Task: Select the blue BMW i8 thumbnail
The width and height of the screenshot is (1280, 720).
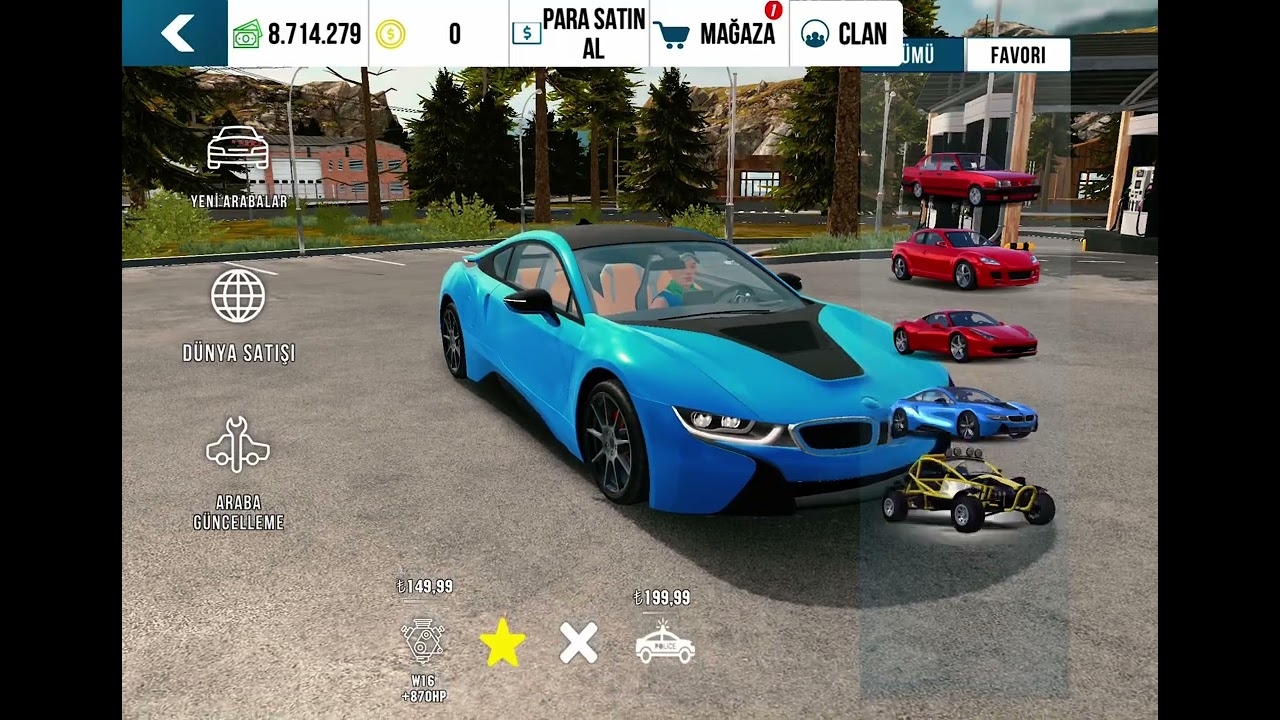Action: coord(964,412)
